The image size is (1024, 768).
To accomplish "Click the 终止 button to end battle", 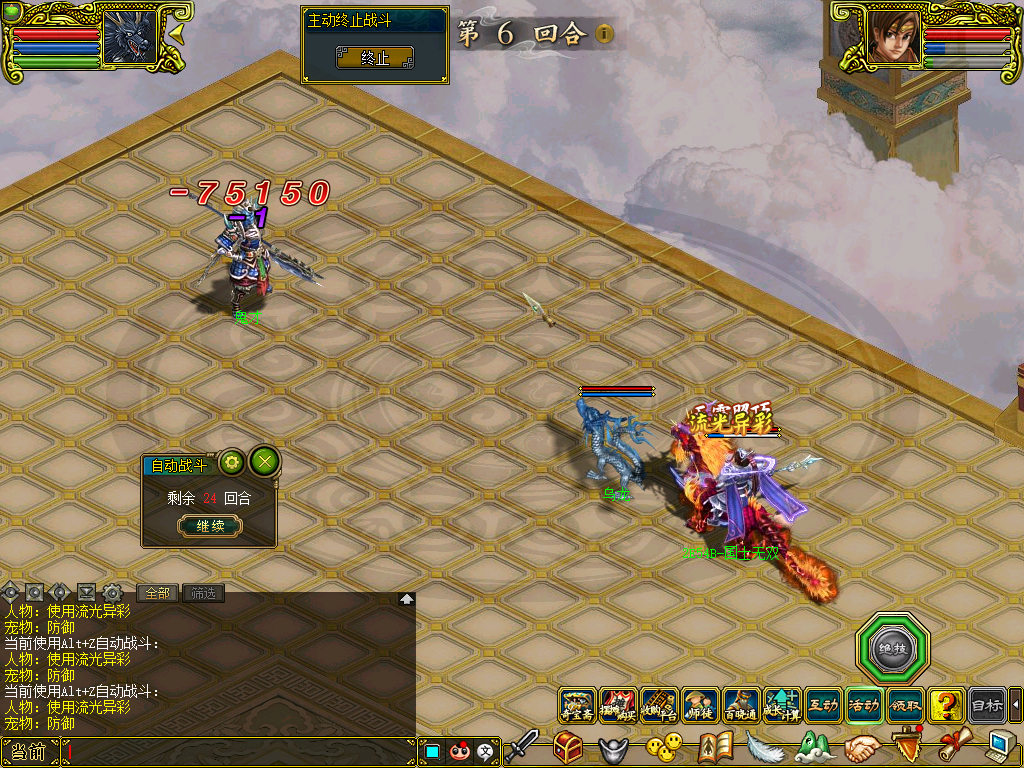I will pyautogui.click(x=374, y=58).
